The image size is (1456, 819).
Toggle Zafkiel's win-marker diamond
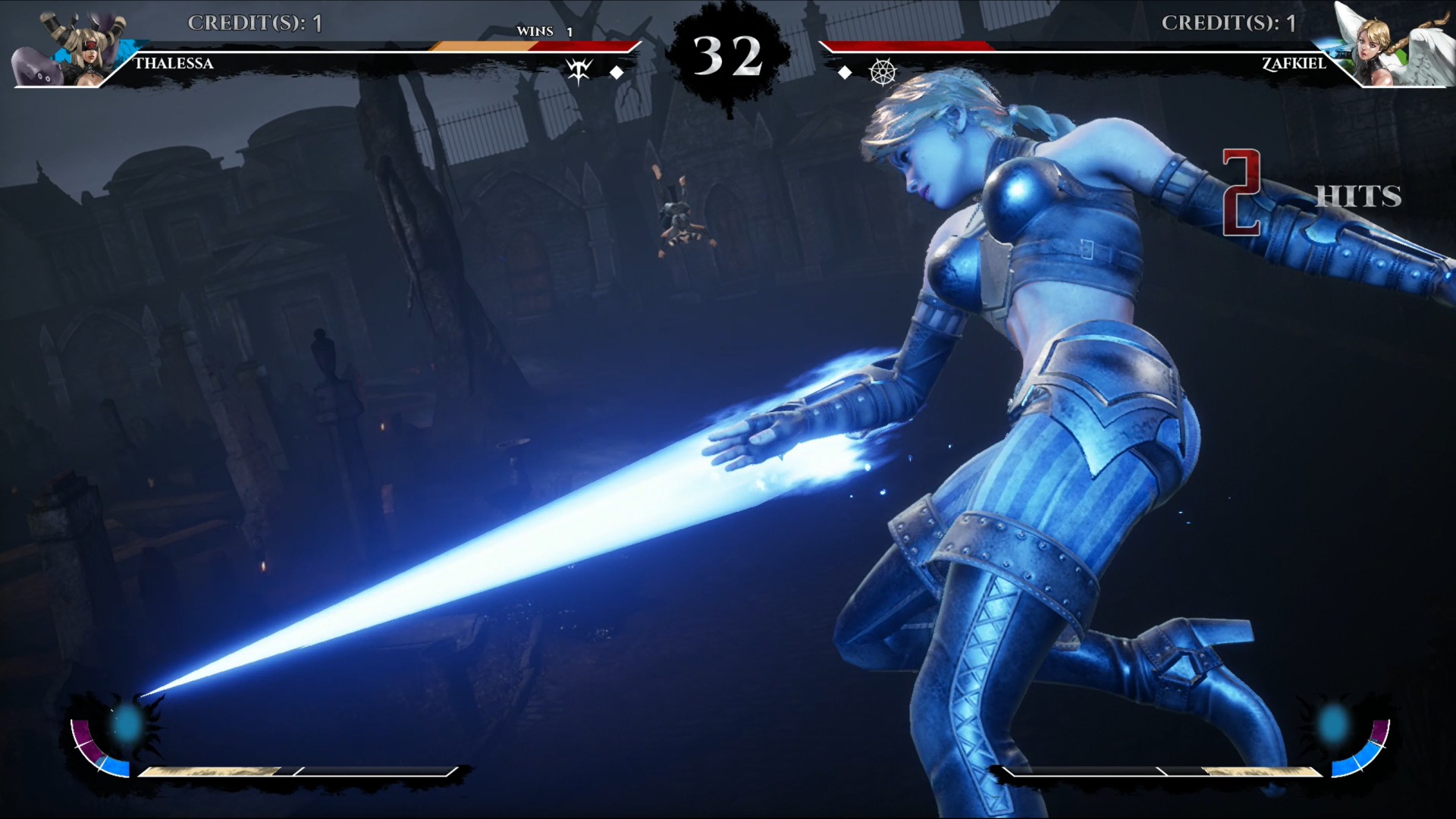point(846,72)
